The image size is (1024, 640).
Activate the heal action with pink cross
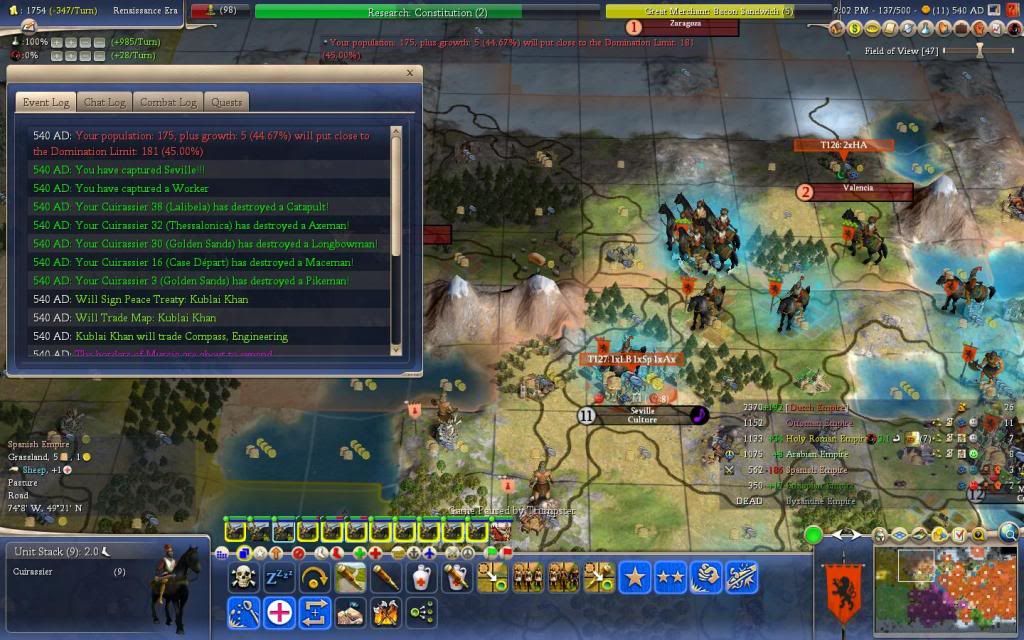[x=279, y=610]
